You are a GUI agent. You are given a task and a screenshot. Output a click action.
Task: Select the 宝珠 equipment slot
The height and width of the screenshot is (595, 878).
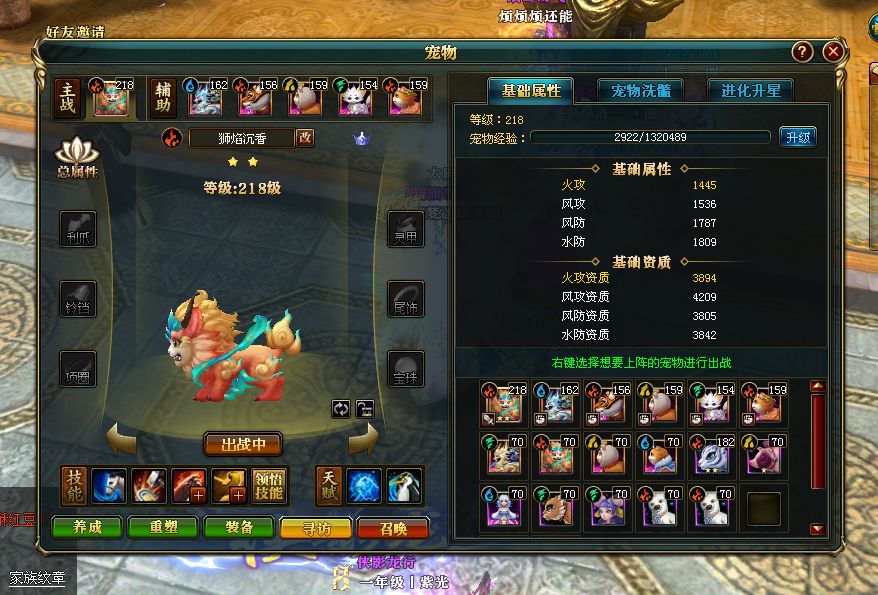click(x=405, y=368)
